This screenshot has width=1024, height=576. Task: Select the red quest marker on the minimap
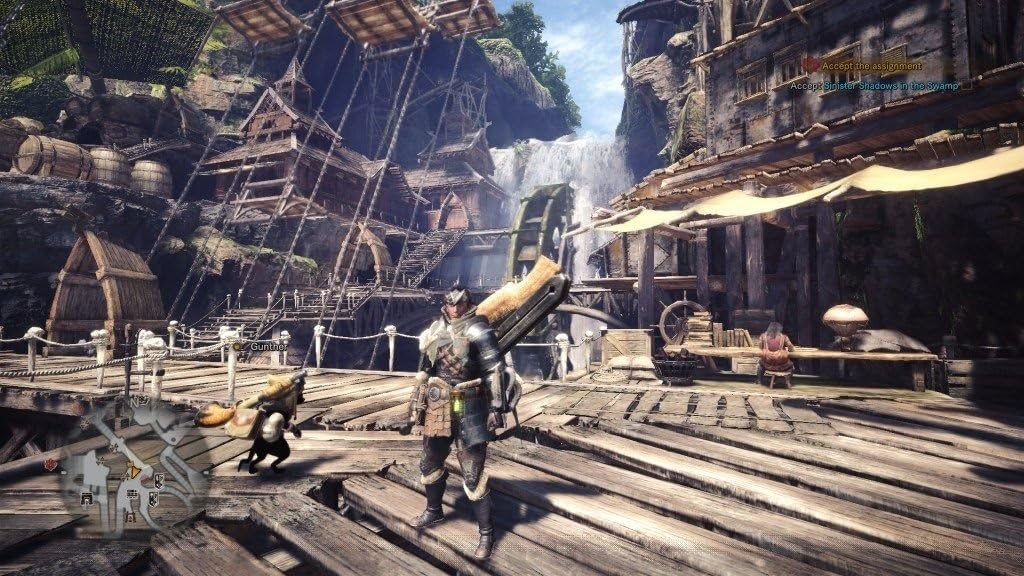(x=50, y=464)
